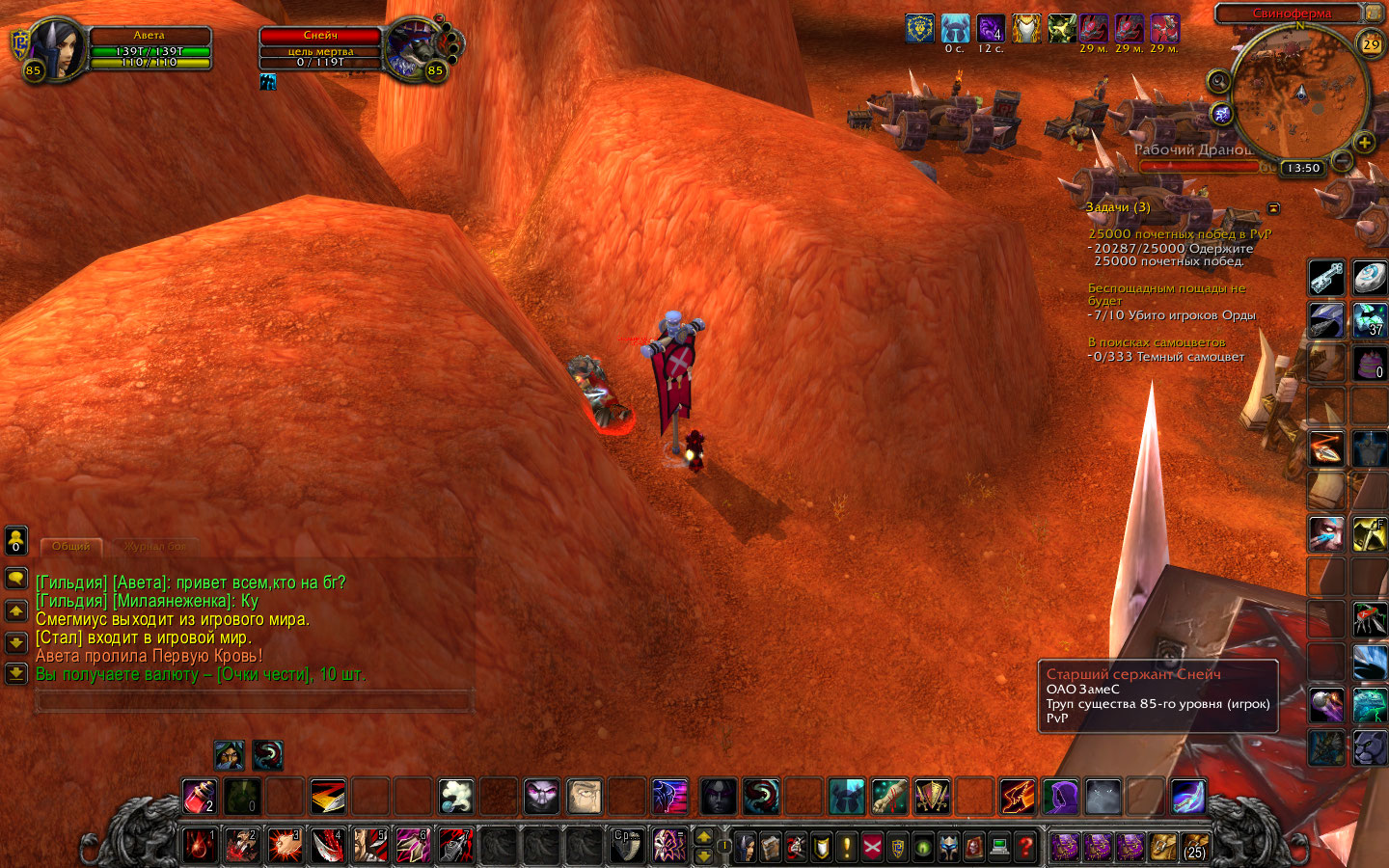This screenshot has width=1389, height=868.
Task: Open the yellow exclamation quest log button
Action: point(846,847)
